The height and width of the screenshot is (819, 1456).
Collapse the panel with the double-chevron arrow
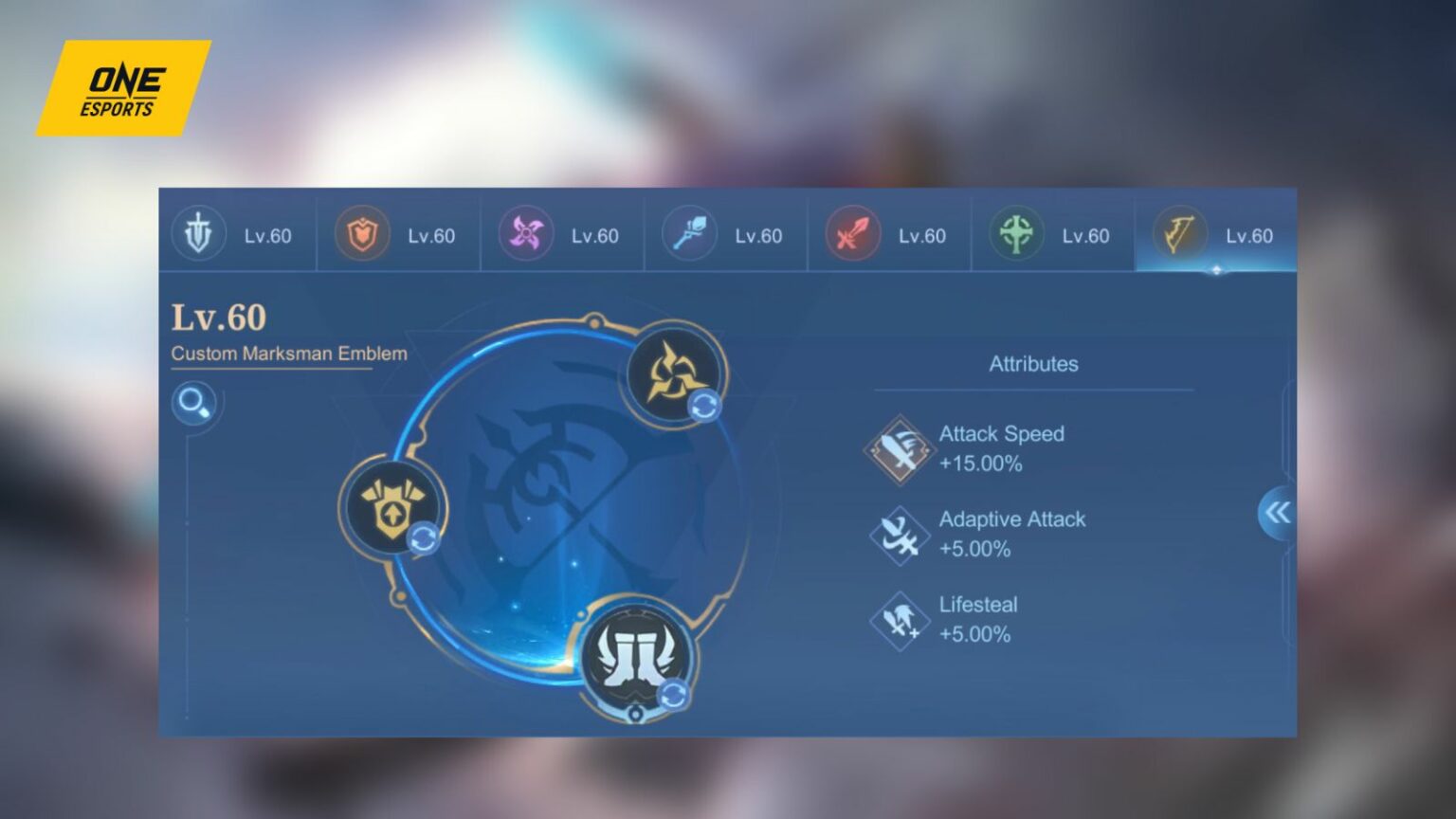pyautogui.click(x=1280, y=512)
